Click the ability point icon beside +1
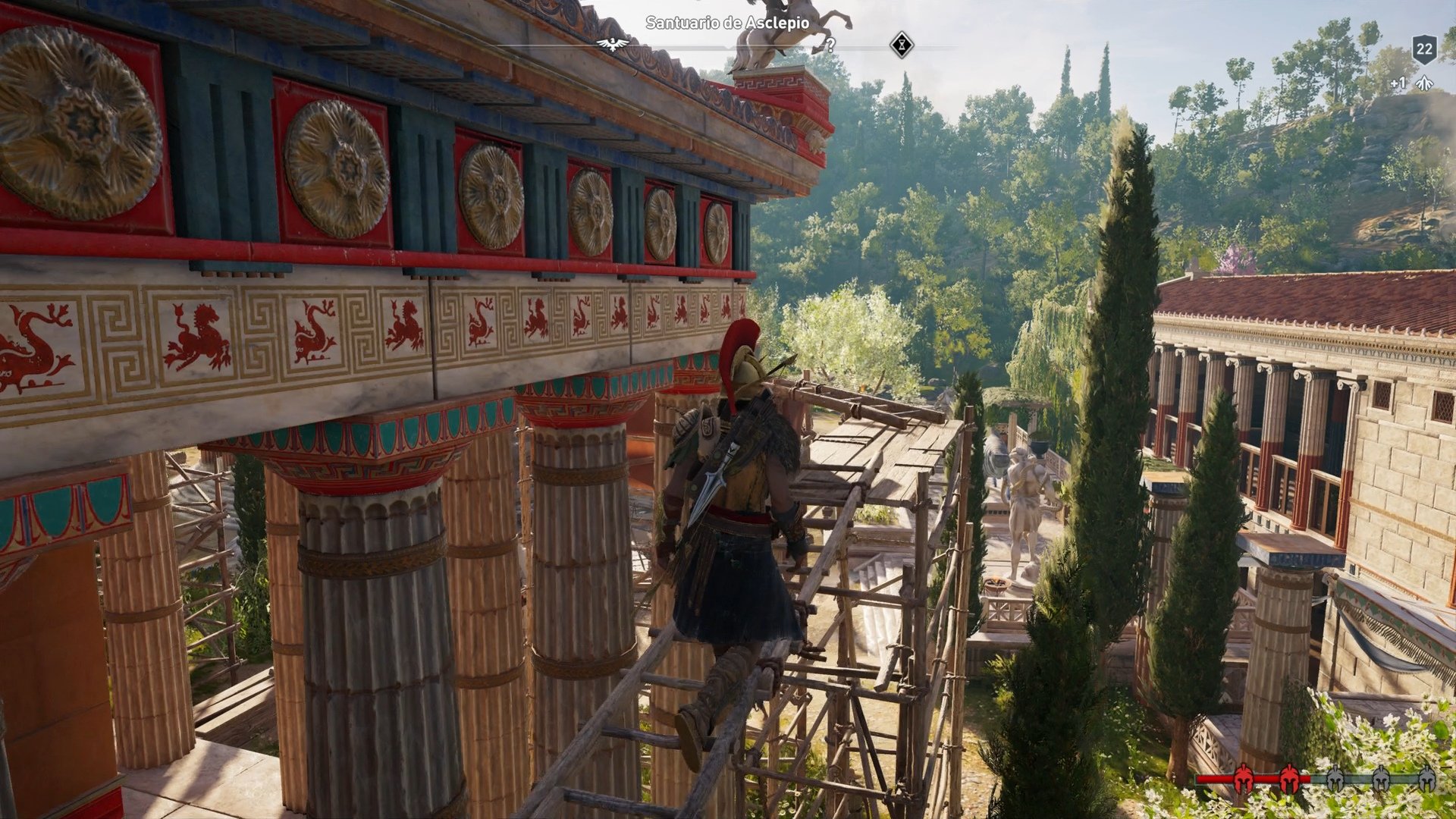 (1424, 83)
